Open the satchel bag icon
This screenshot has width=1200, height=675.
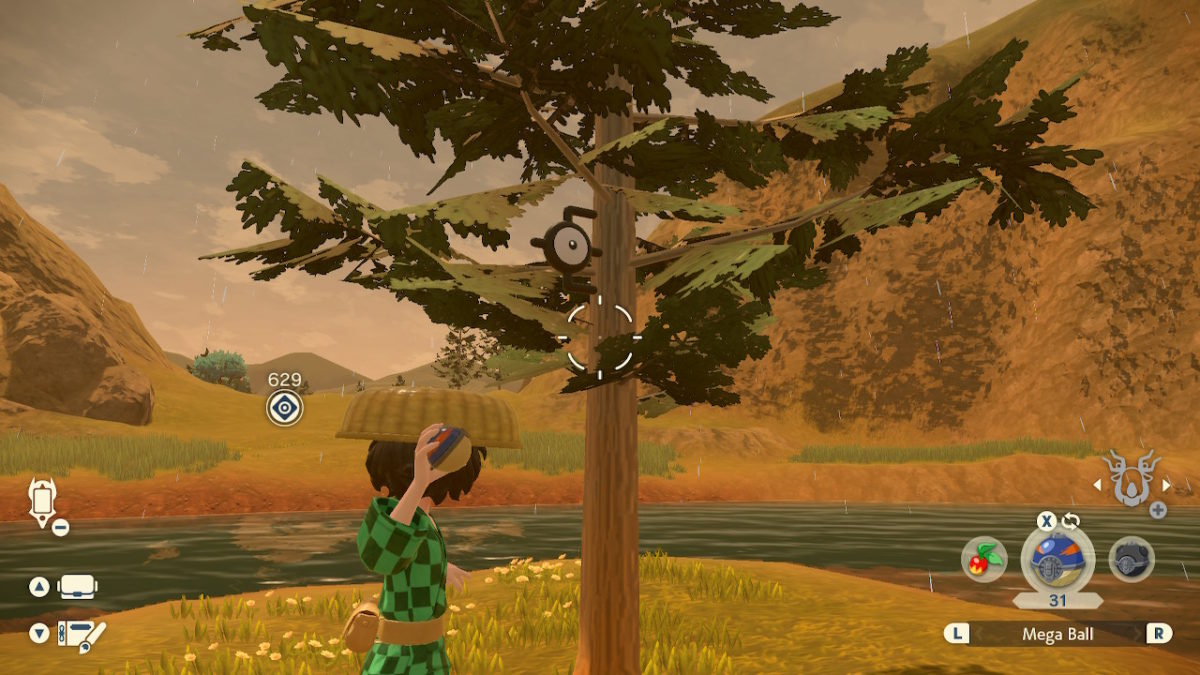tap(78, 587)
